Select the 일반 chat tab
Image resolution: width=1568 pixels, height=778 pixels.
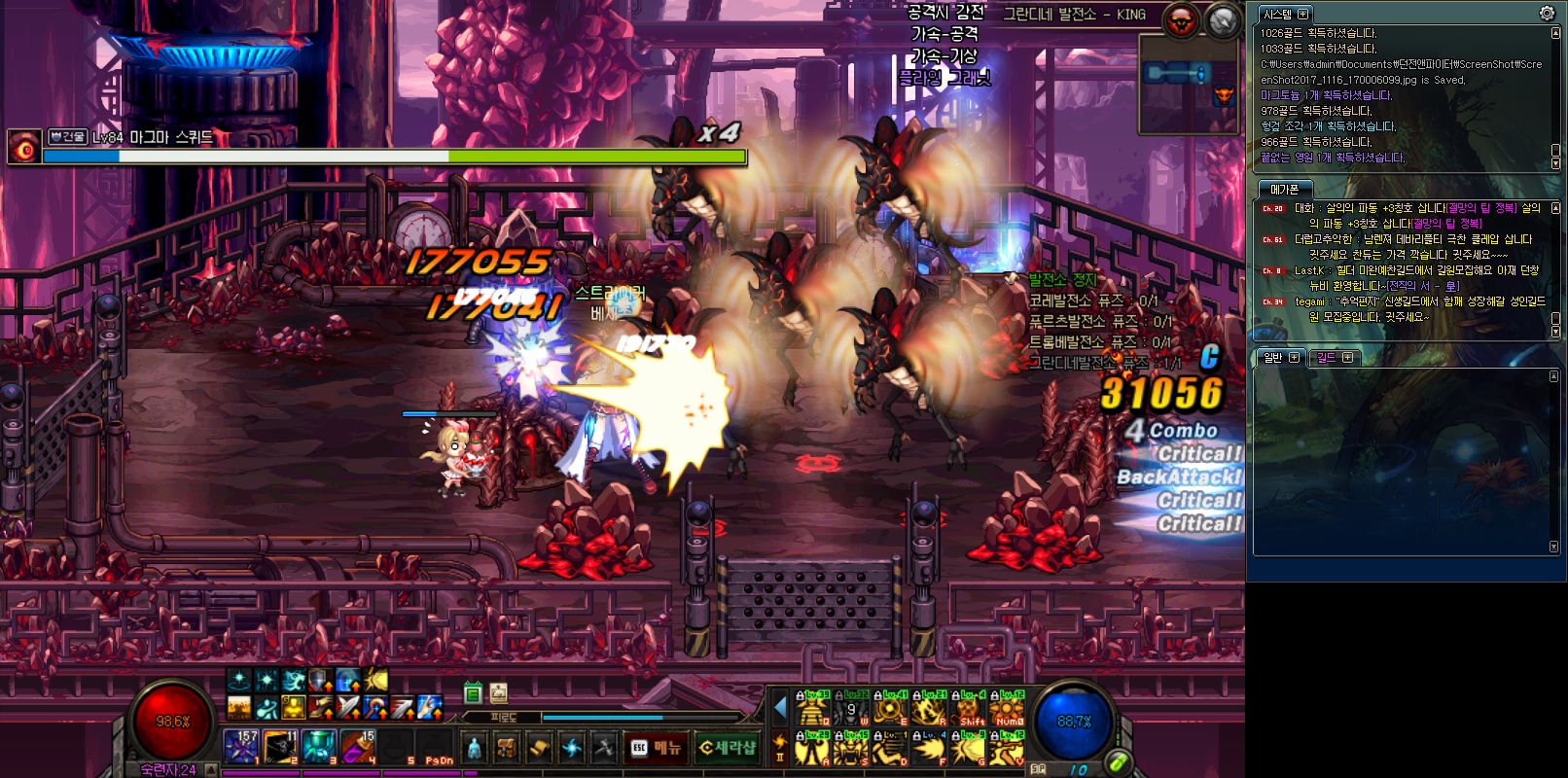click(1273, 358)
